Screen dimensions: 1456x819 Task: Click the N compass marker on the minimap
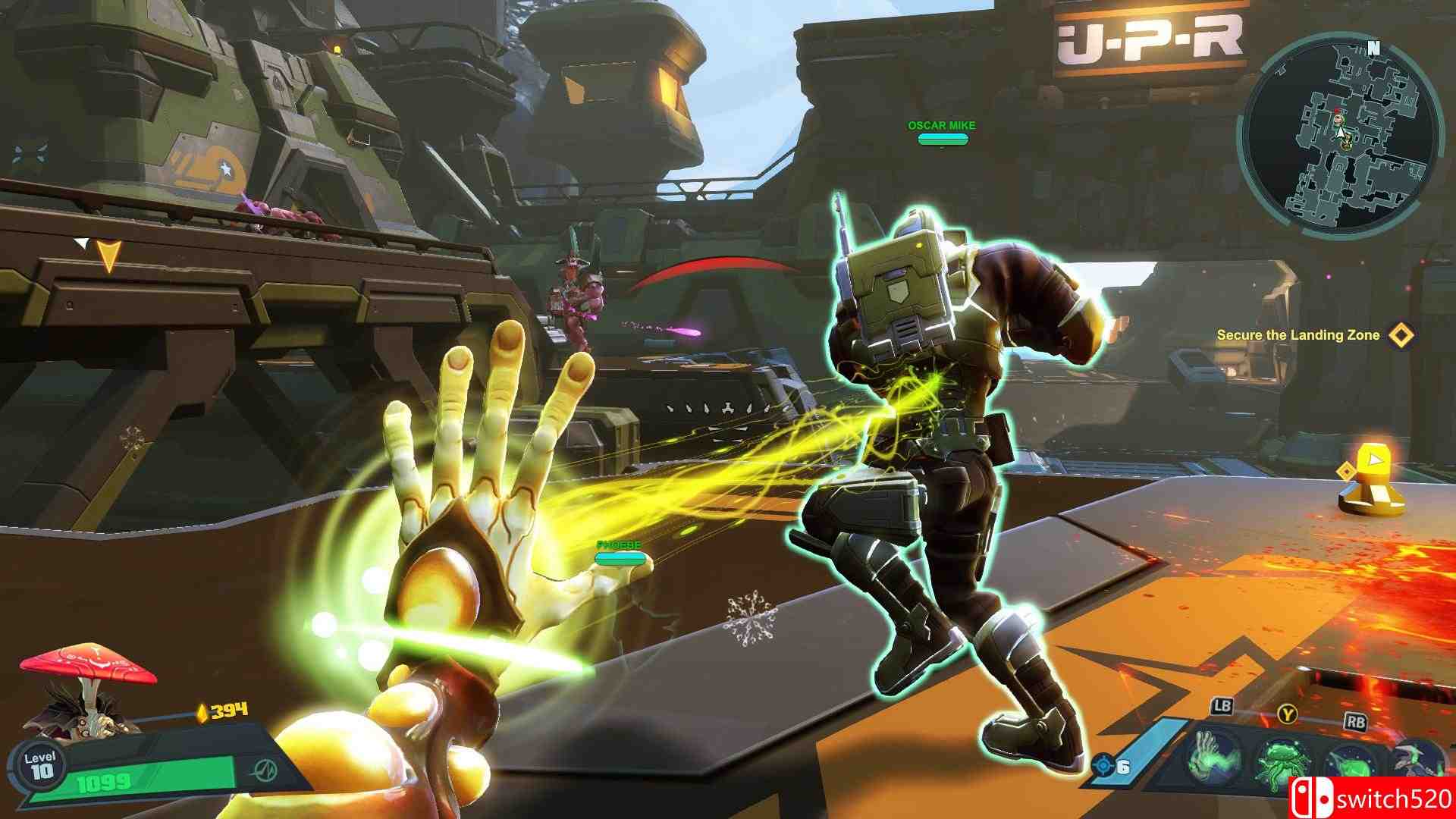(1374, 48)
